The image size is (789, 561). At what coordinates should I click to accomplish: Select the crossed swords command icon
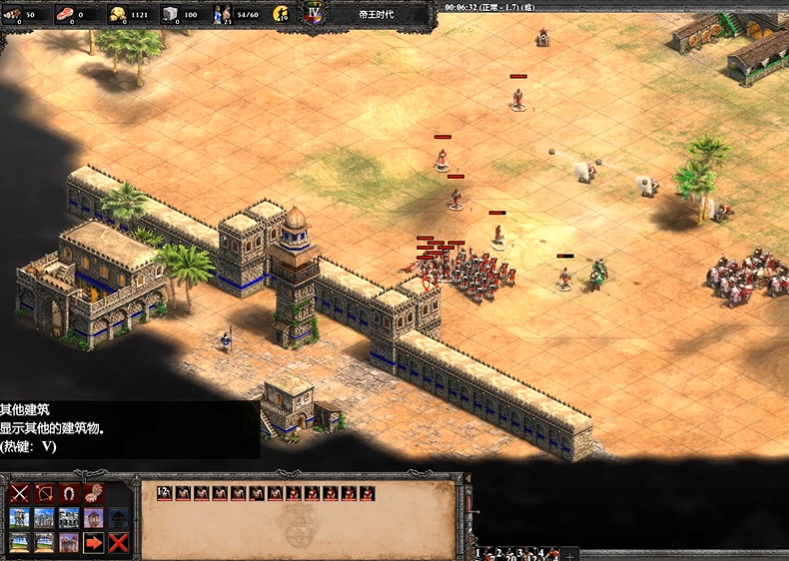coord(19,493)
